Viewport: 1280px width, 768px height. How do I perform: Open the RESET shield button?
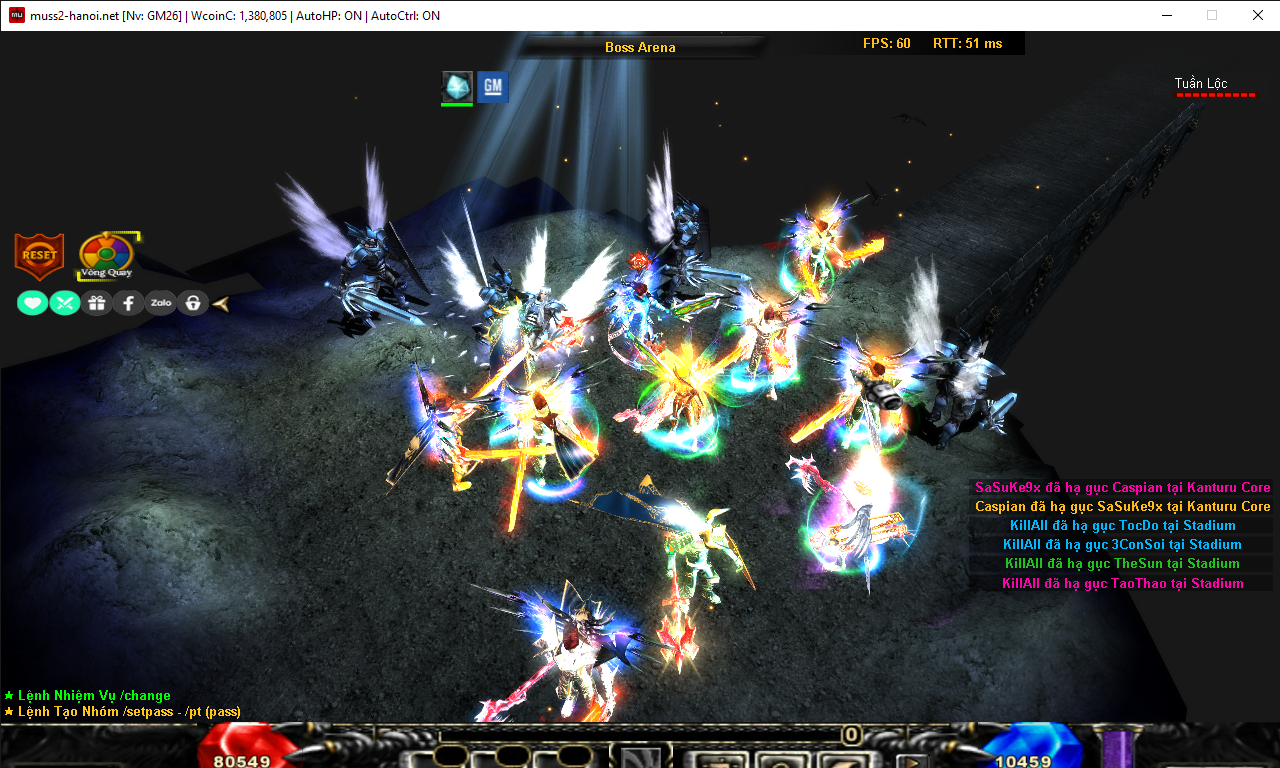[x=39, y=256]
